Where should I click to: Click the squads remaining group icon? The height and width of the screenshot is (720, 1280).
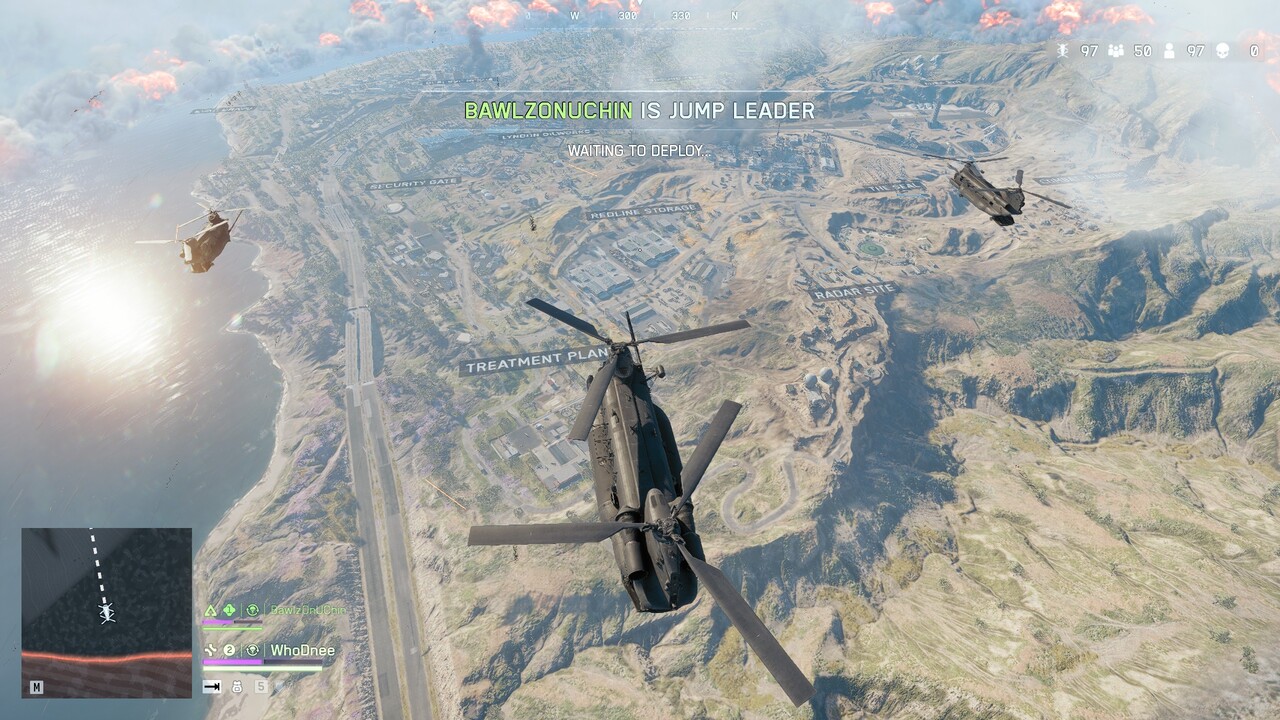click(1116, 52)
